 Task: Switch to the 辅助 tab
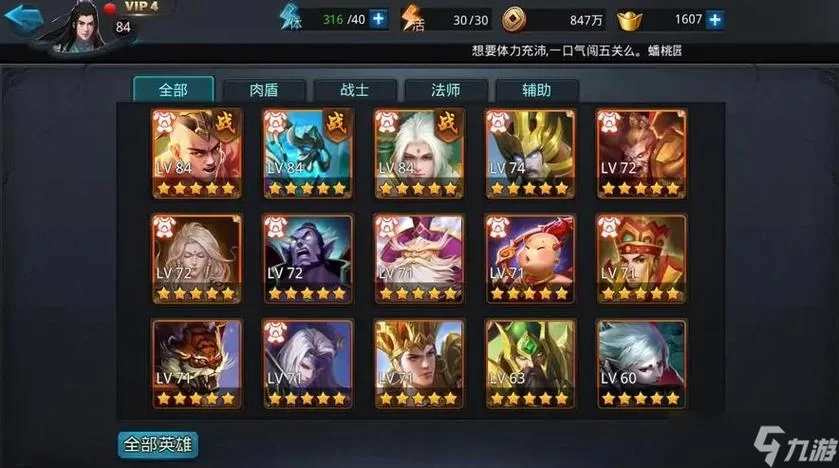(x=536, y=89)
